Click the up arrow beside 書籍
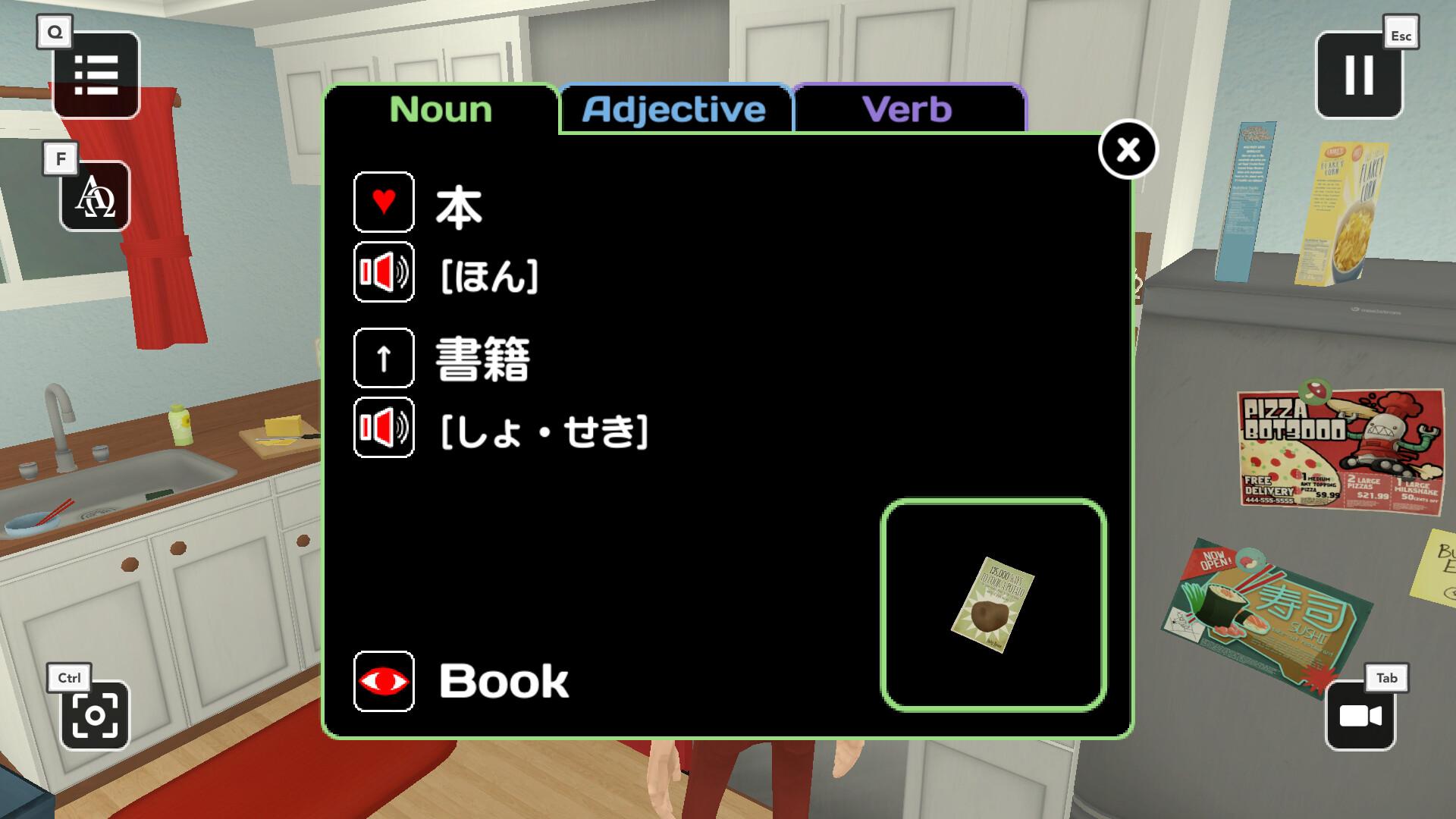Viewport: 1456px width, 819px height. click(x=383, y=359)
